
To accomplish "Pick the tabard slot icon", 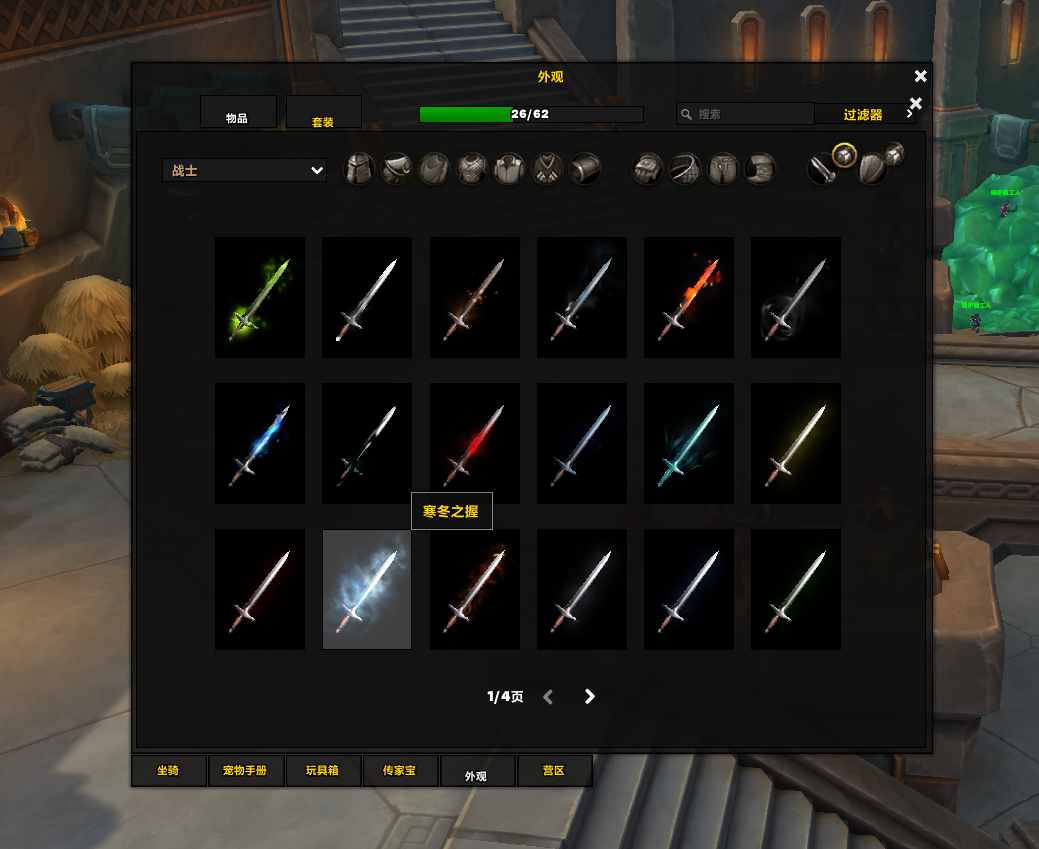I will pos(548,170).
